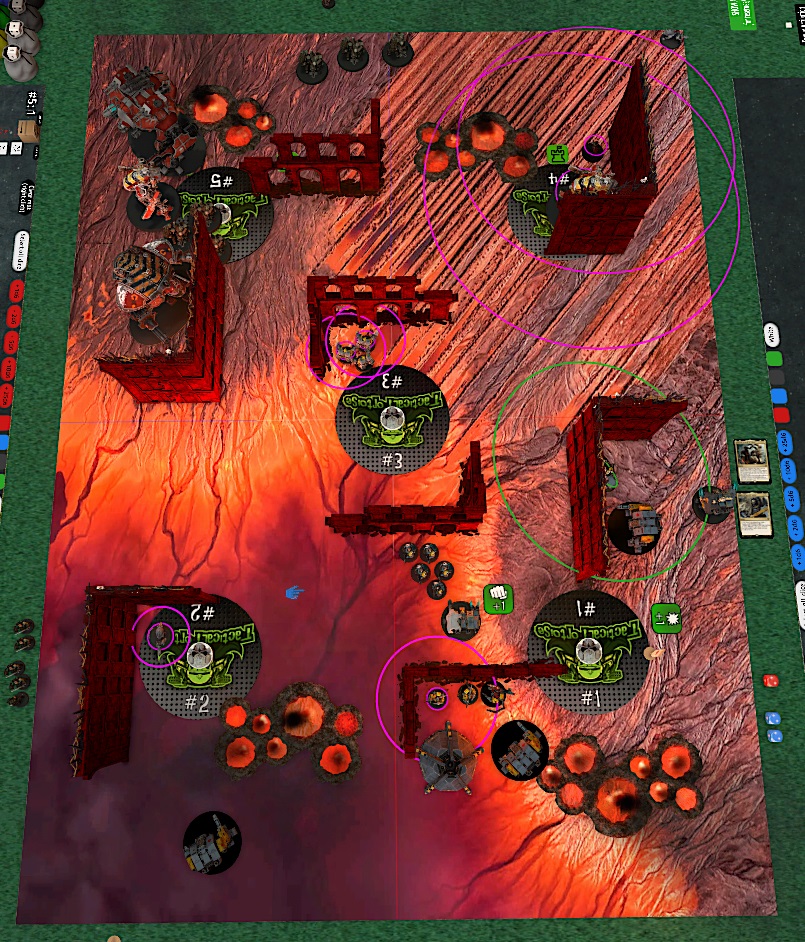Spawn ten red dice with the red +10d6 button

pos(12,372)
